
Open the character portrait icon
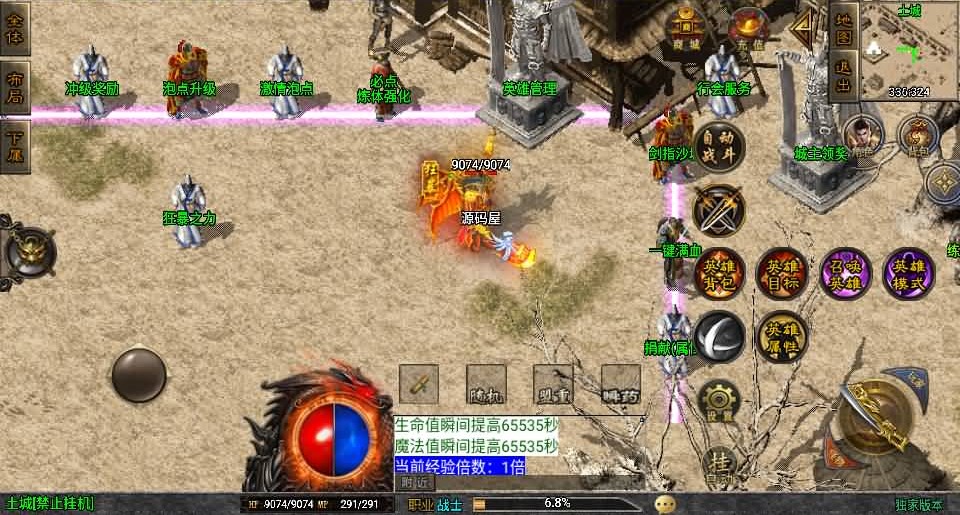click(x=860, y=134)
